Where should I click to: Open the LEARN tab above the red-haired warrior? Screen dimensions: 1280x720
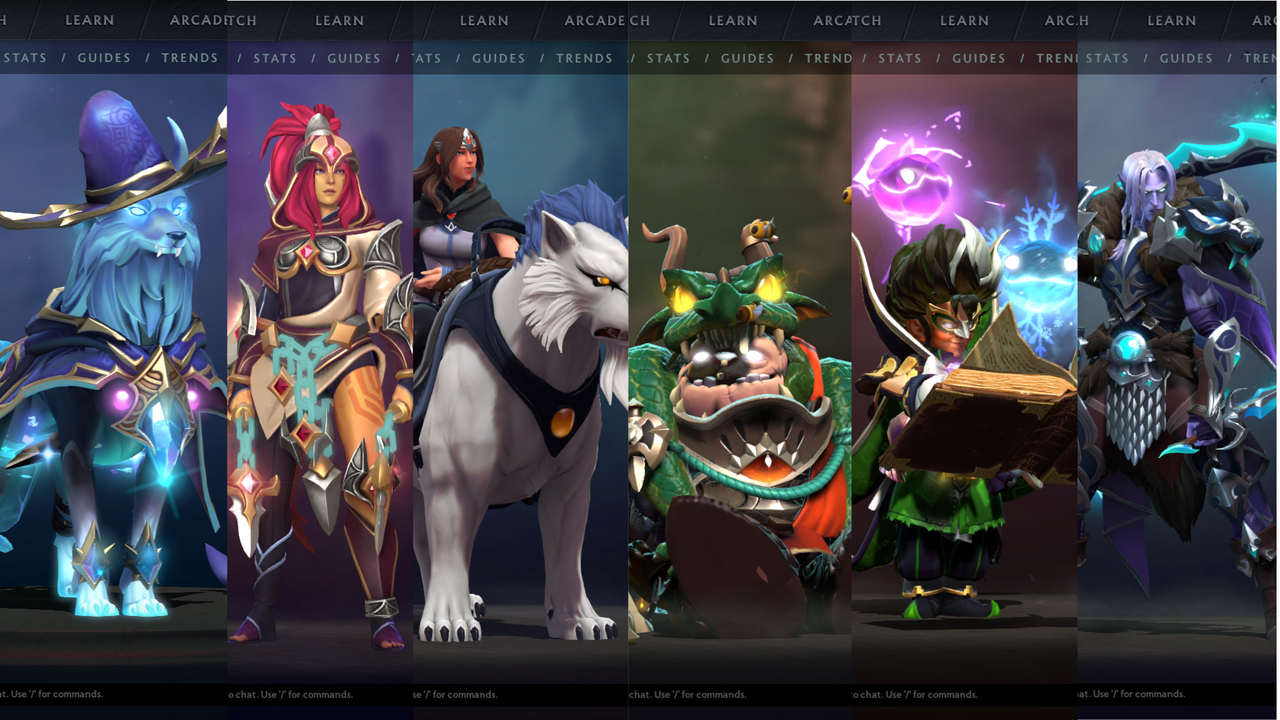[339, 20]
